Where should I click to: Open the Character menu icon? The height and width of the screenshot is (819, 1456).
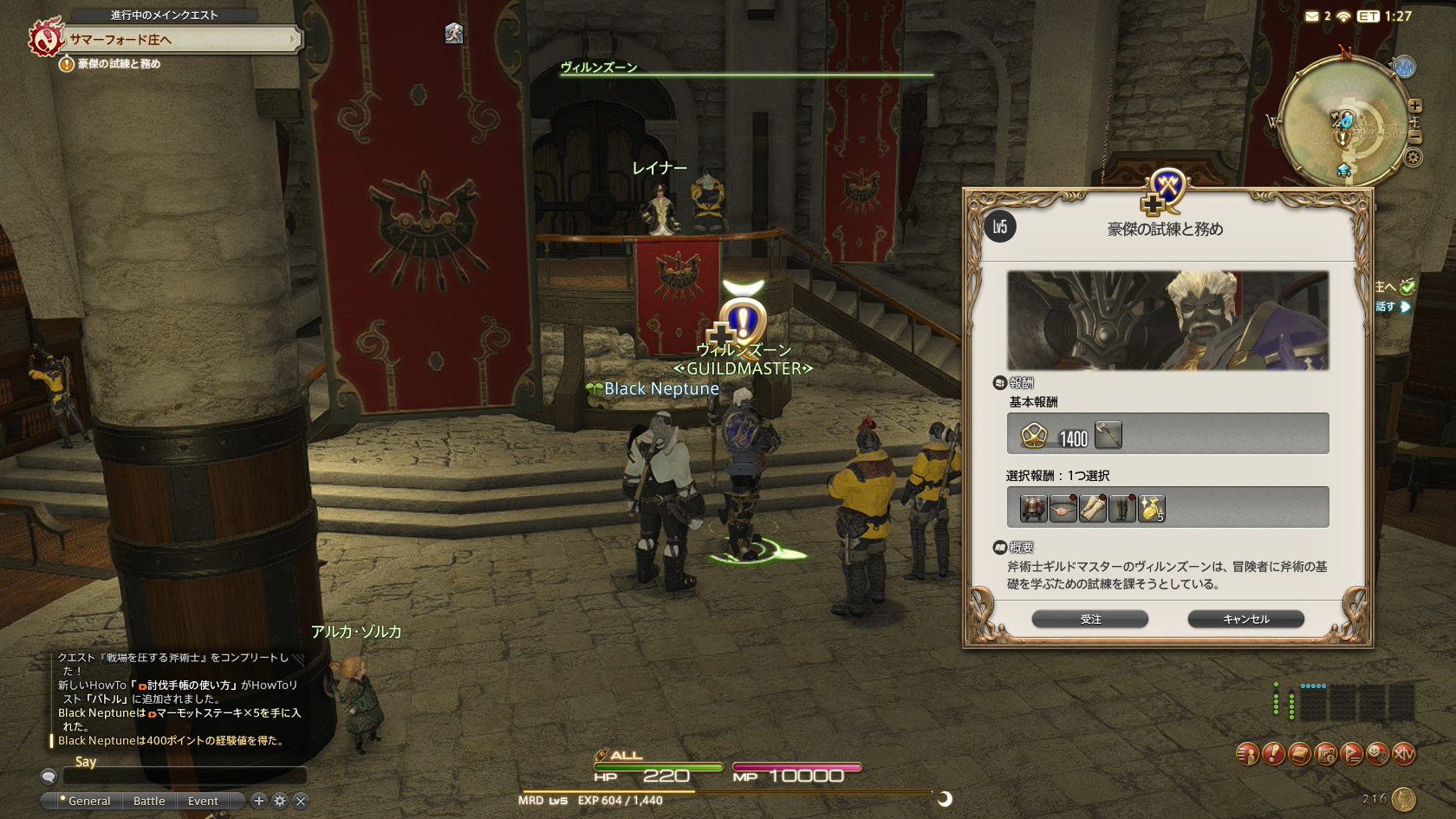pyautogui.click(x=1246, y=754)
